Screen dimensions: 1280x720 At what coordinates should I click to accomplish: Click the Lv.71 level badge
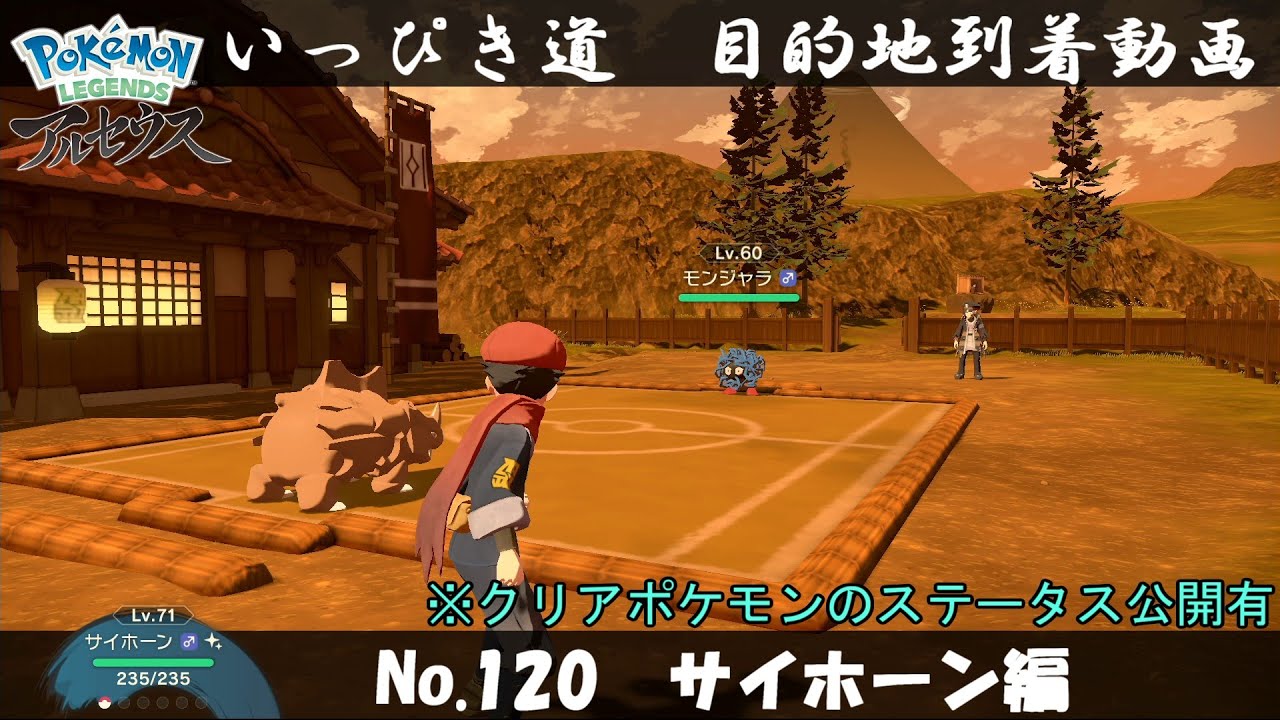[152, 615]
